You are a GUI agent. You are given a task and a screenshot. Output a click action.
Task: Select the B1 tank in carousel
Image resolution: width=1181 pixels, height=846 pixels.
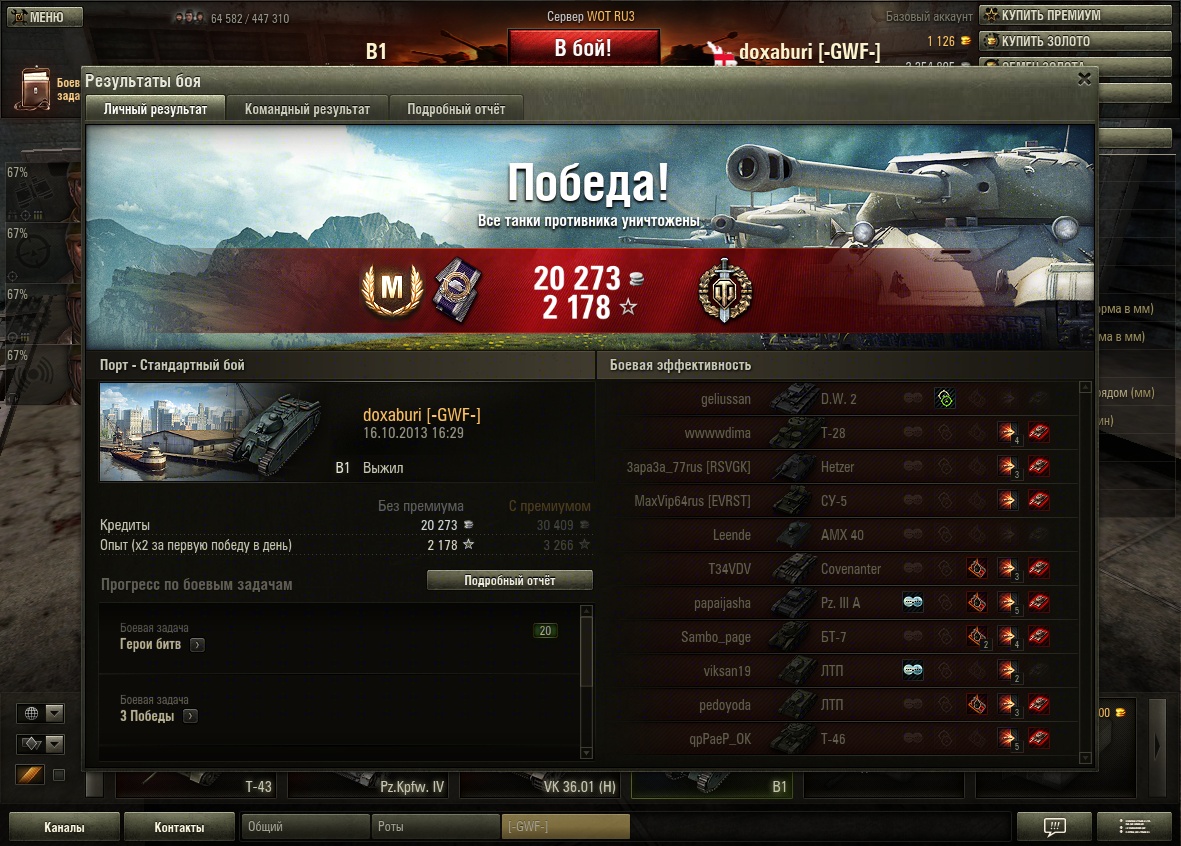tap(714, 786)
